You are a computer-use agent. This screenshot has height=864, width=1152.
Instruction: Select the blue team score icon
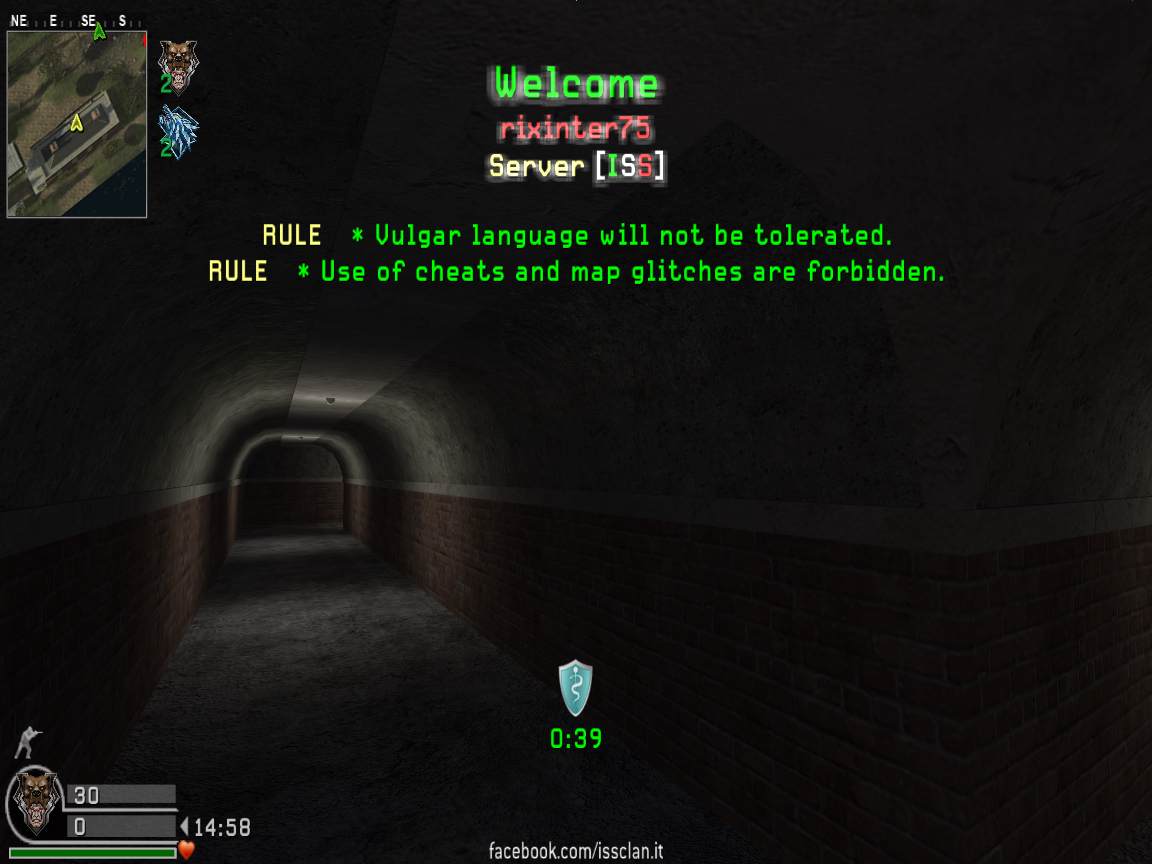tap(179, 130)
